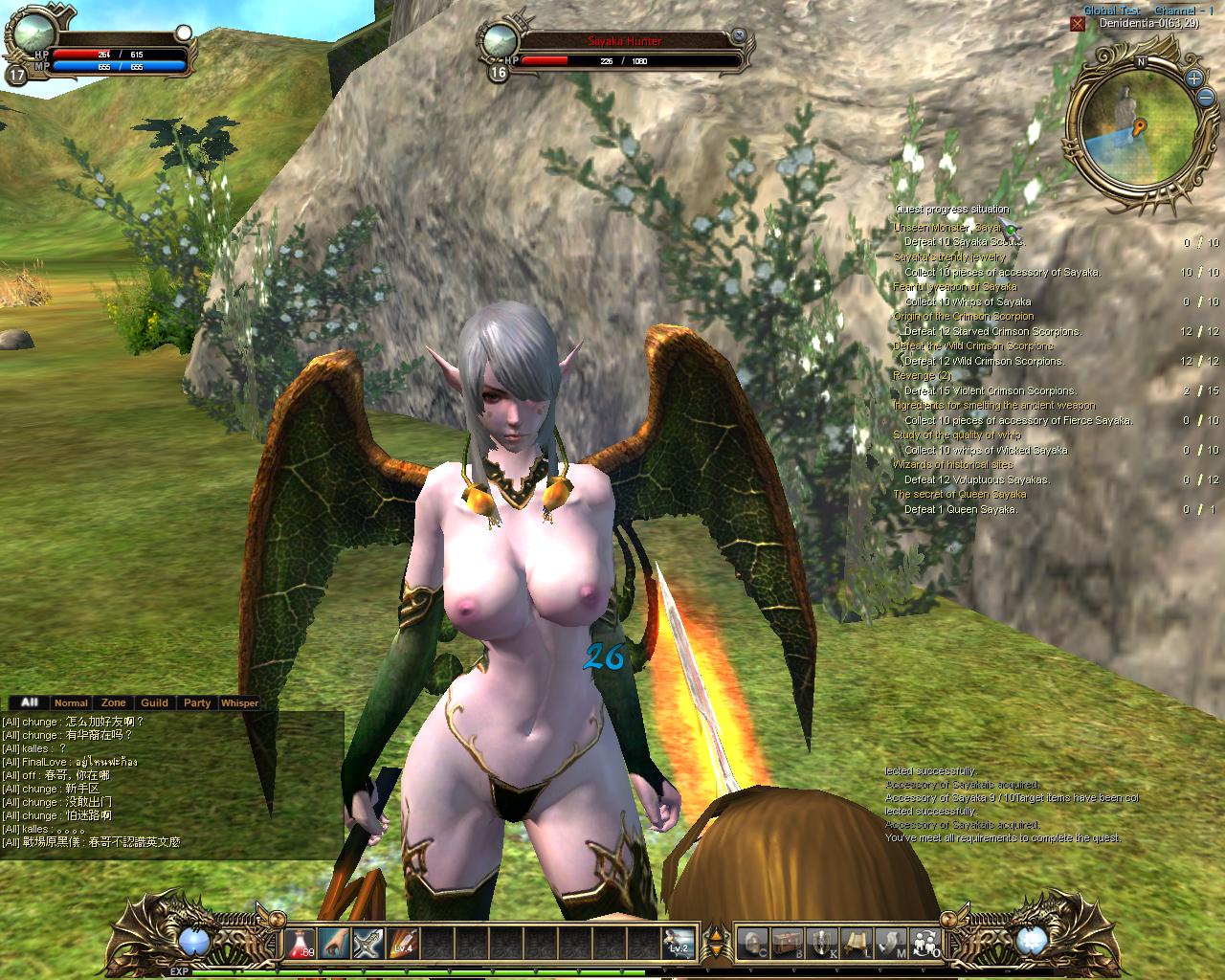Switch to the All chat tab
The image size is (1225, 980).
click(x=29, y=702)
